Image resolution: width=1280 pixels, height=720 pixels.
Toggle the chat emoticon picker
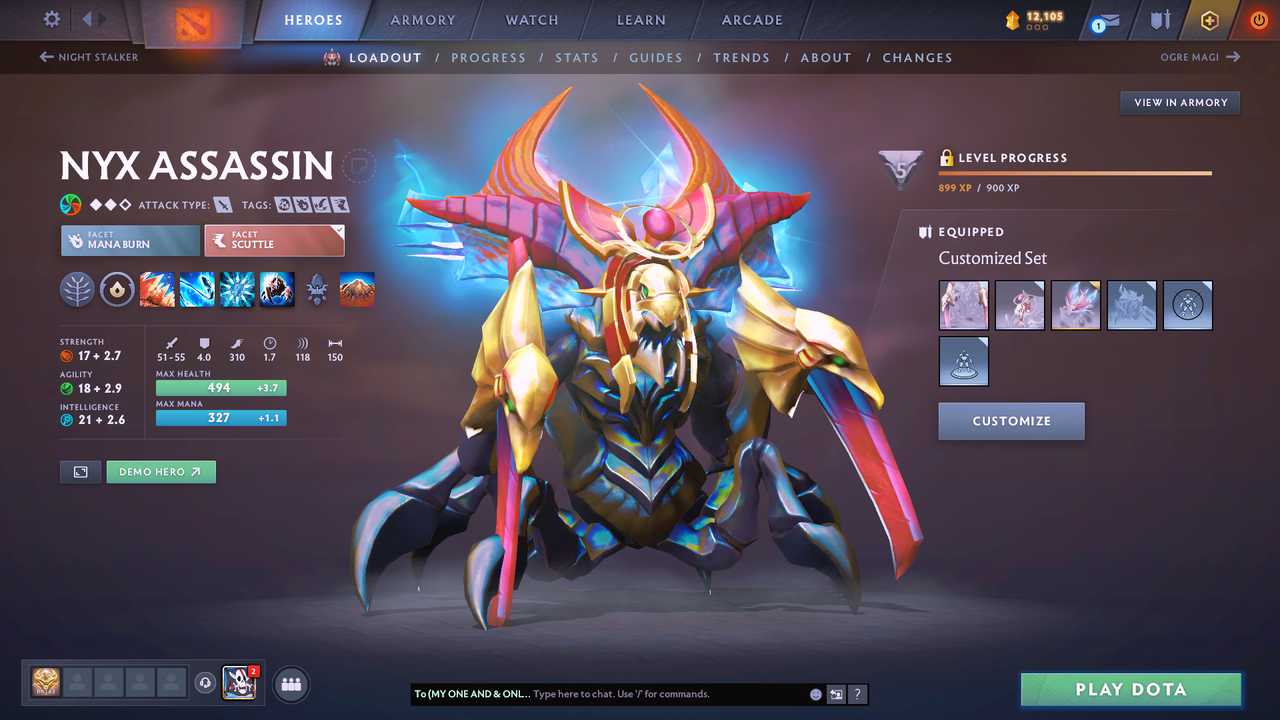(814, 694)
